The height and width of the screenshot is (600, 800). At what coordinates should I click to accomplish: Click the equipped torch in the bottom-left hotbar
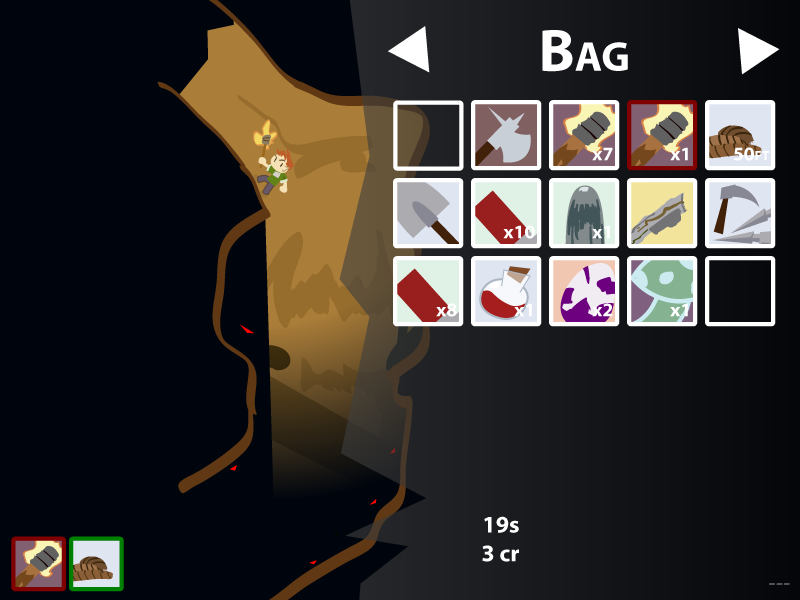[39, 563]
